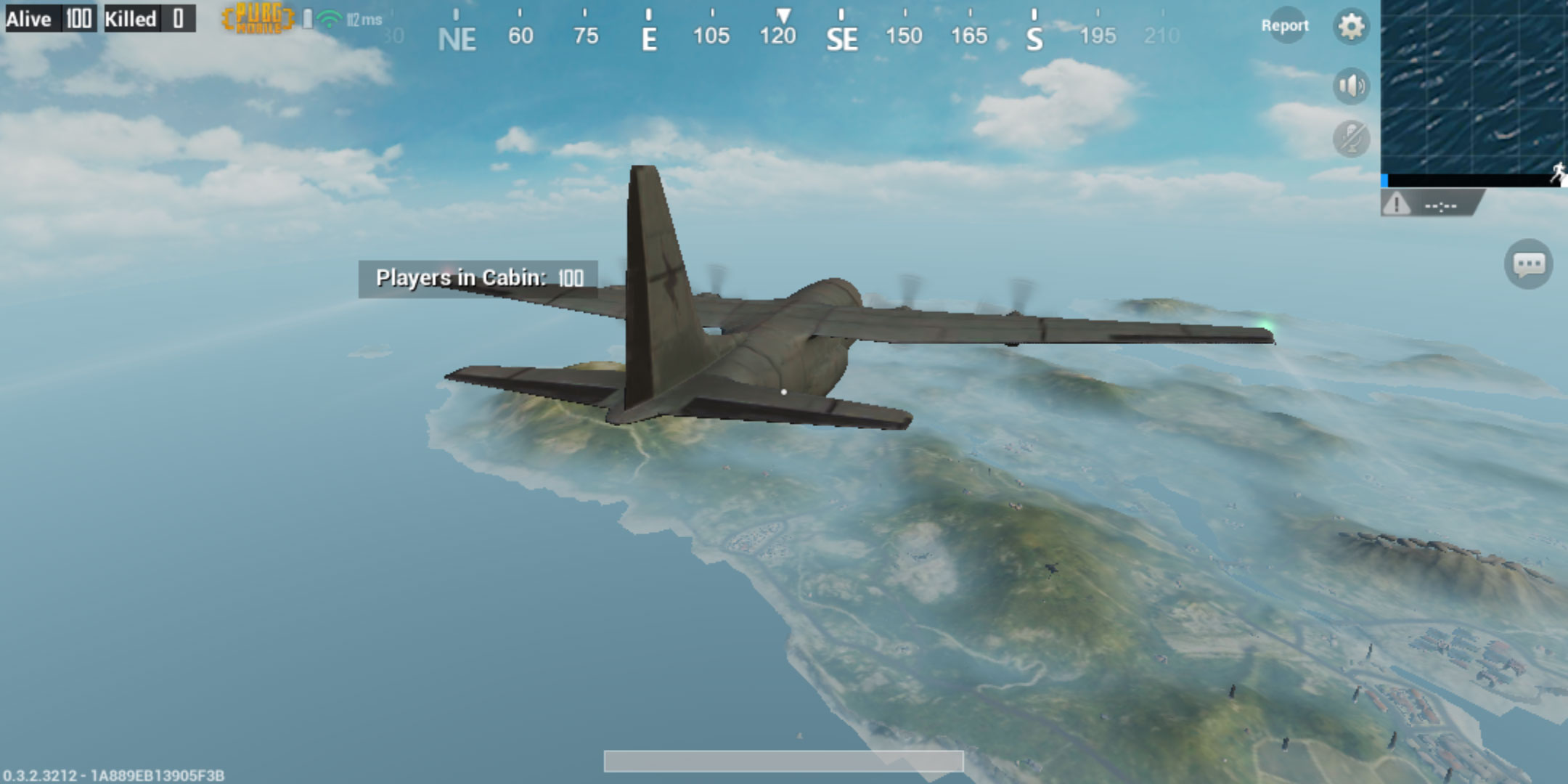1568x784 pixels.
Task: Expand the Players in Cabin banner
Action: (x=478, y=277)
